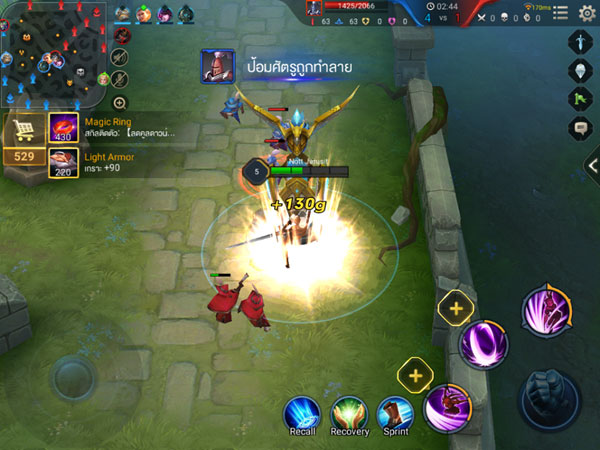Trigger the Sprint talent
Viewport: 600px width, 450px height.
point(395,413)
